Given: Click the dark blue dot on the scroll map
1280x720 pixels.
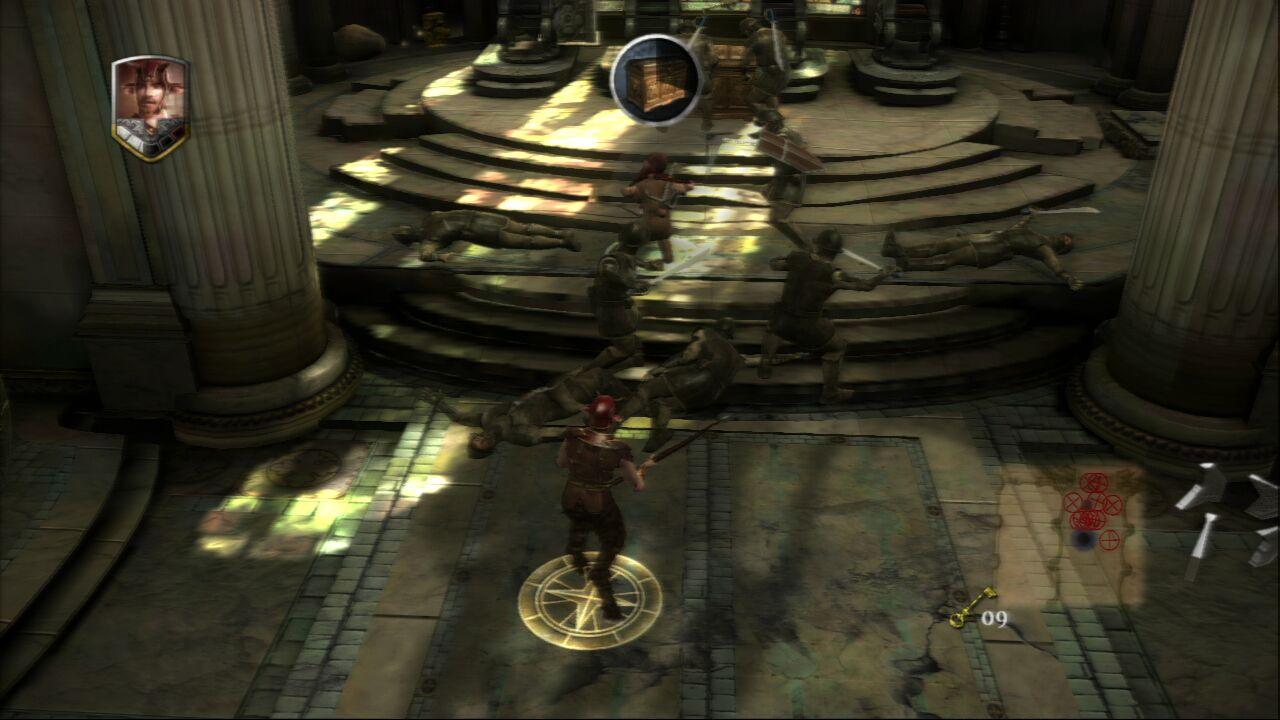Looking at the screenshot, I should tap(1081, 538).
